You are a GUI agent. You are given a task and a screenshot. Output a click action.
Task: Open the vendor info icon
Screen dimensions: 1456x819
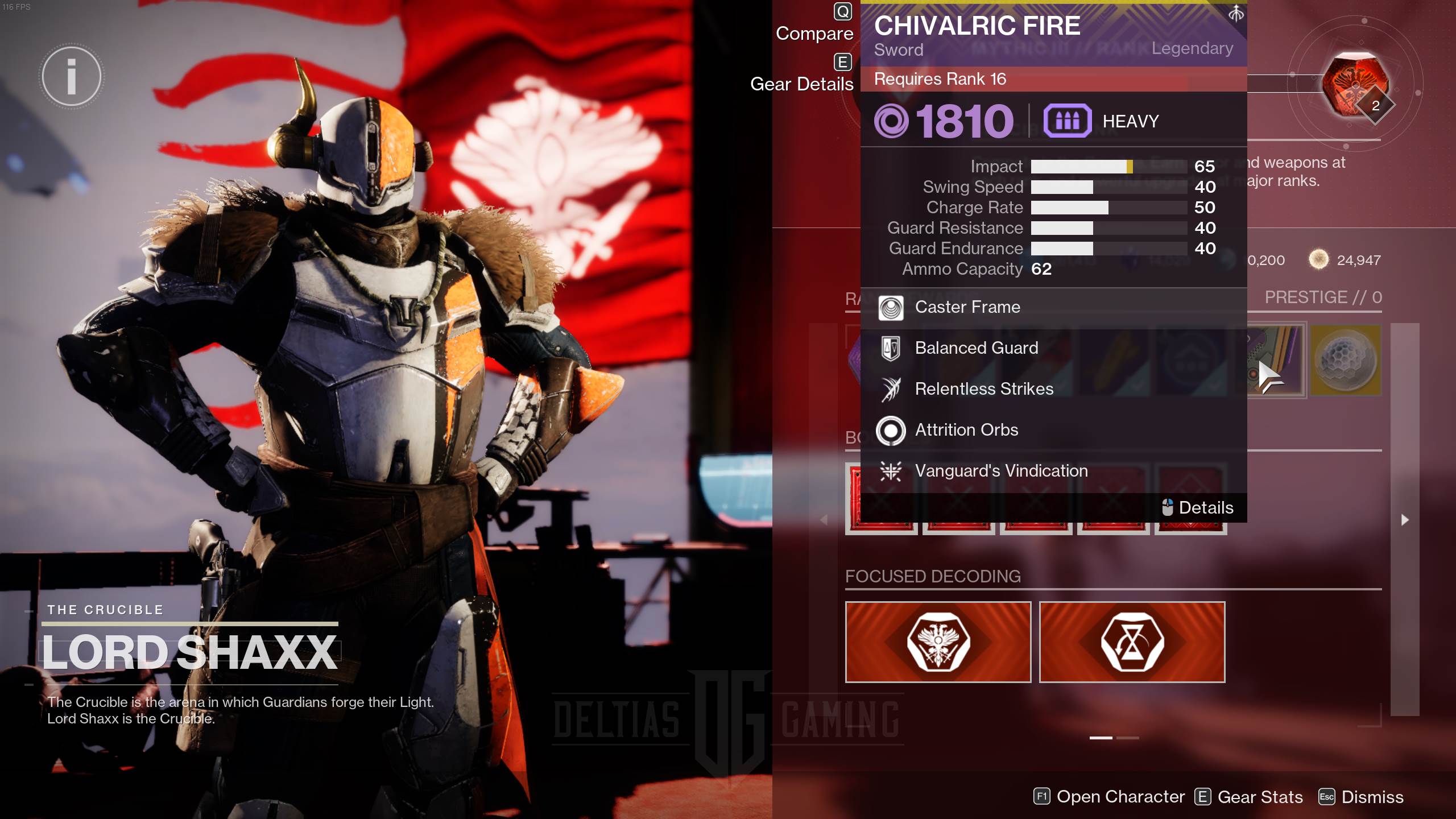click(72, 77)
